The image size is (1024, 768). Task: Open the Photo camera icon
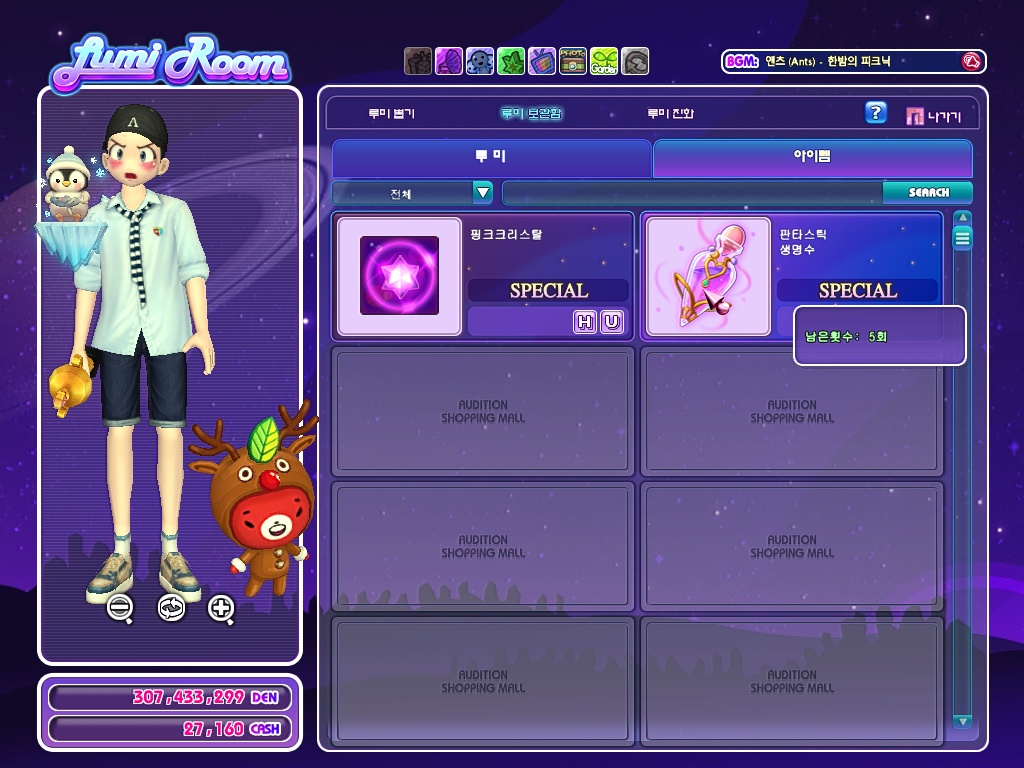[x=573, y=61]
